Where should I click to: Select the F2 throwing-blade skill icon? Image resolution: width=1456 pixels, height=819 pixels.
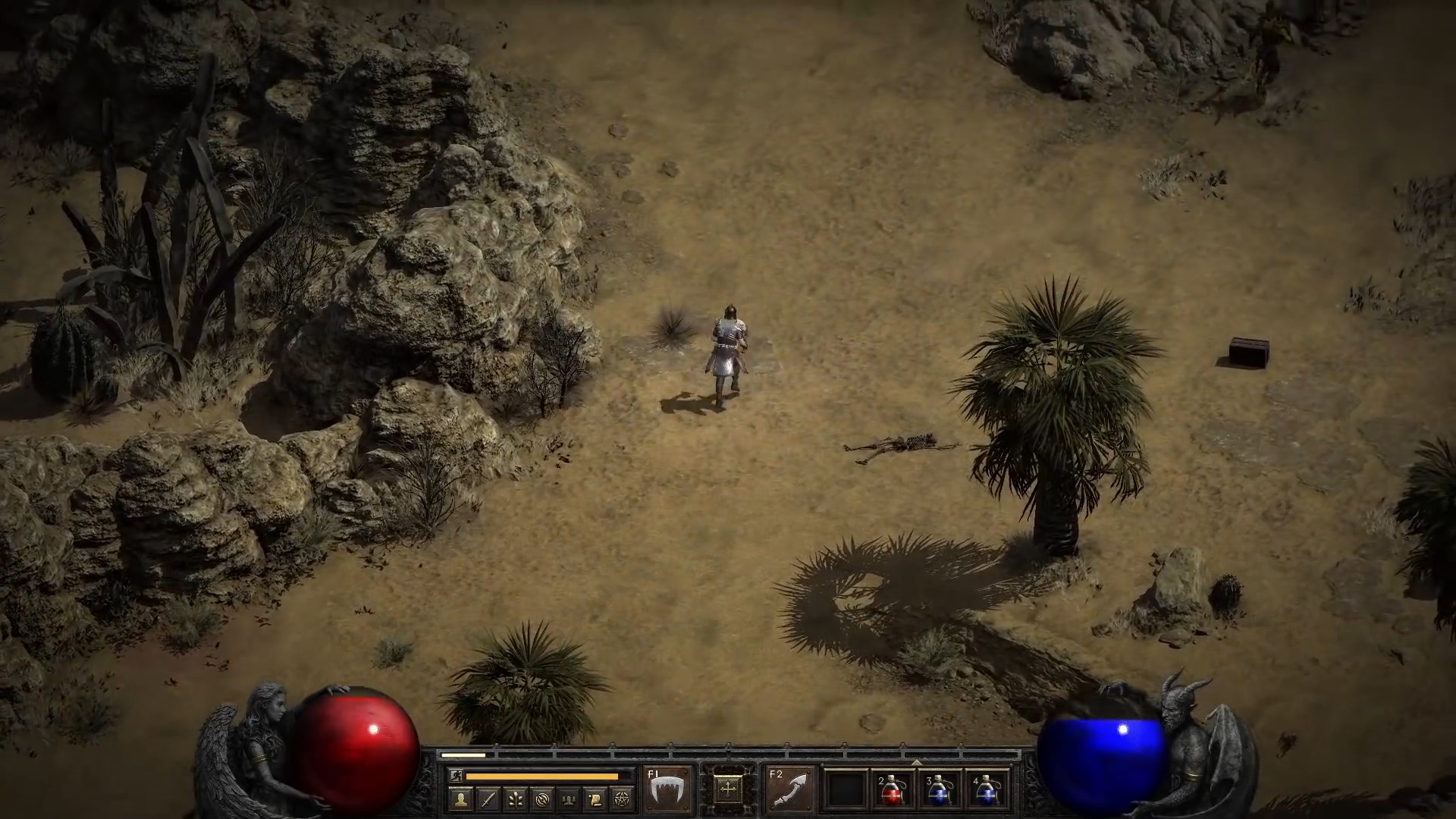pos(792,789)
